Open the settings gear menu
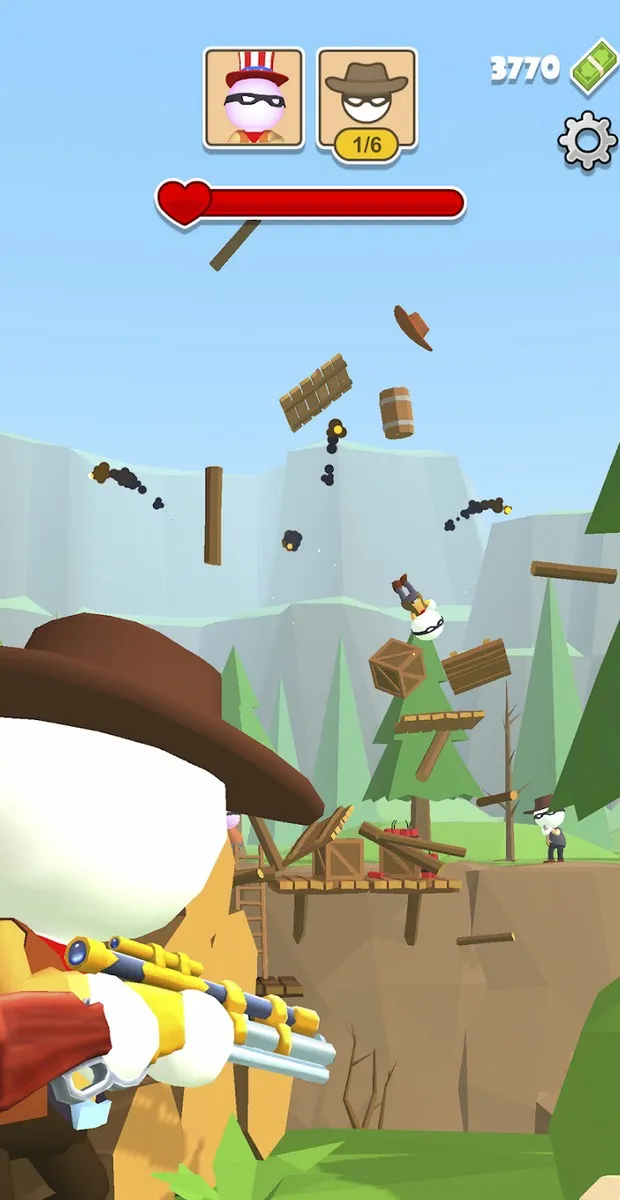The width and height of the screenshot is (620, 1200). [x=587, y=141]
